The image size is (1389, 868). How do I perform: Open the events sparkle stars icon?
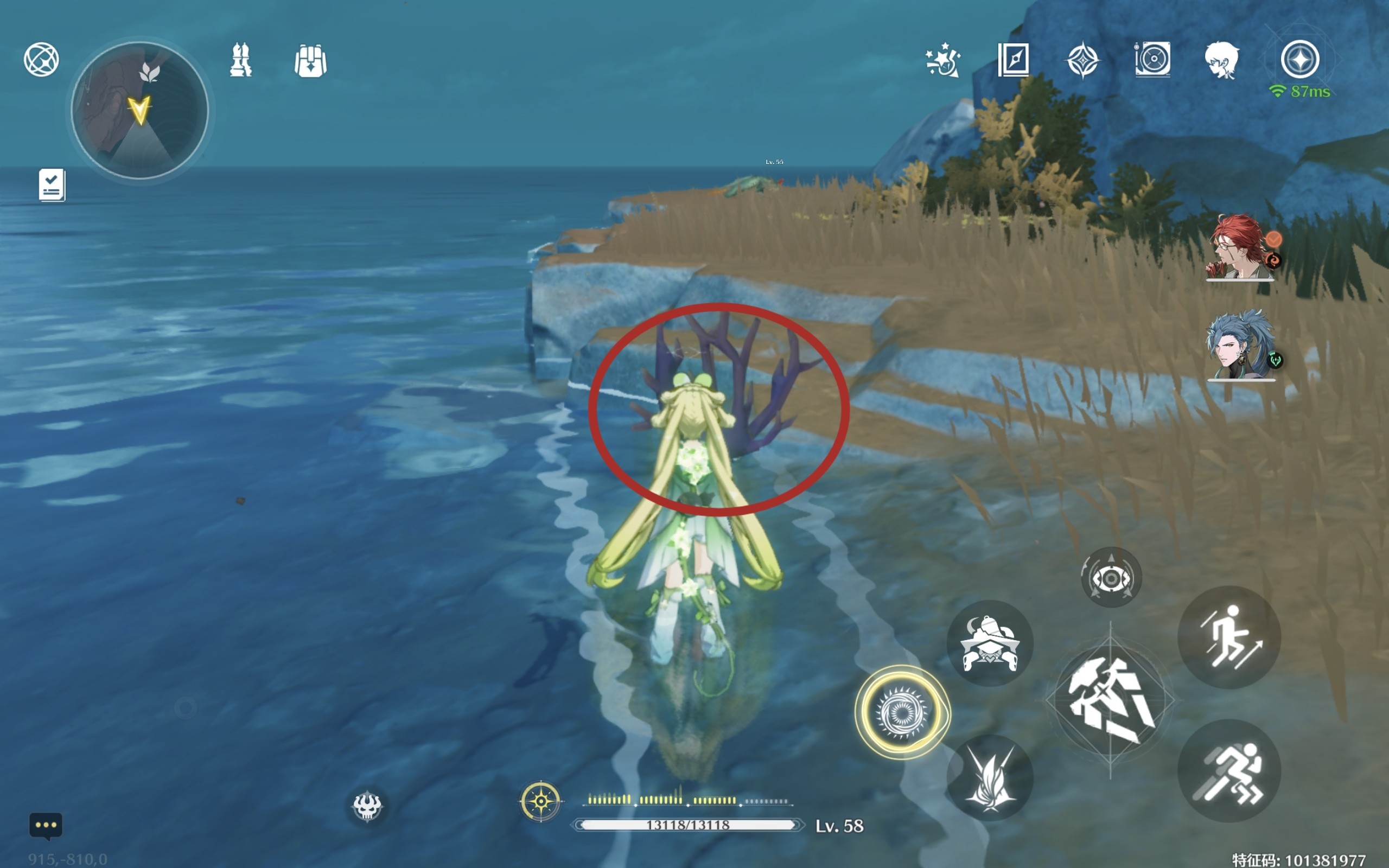943,60
